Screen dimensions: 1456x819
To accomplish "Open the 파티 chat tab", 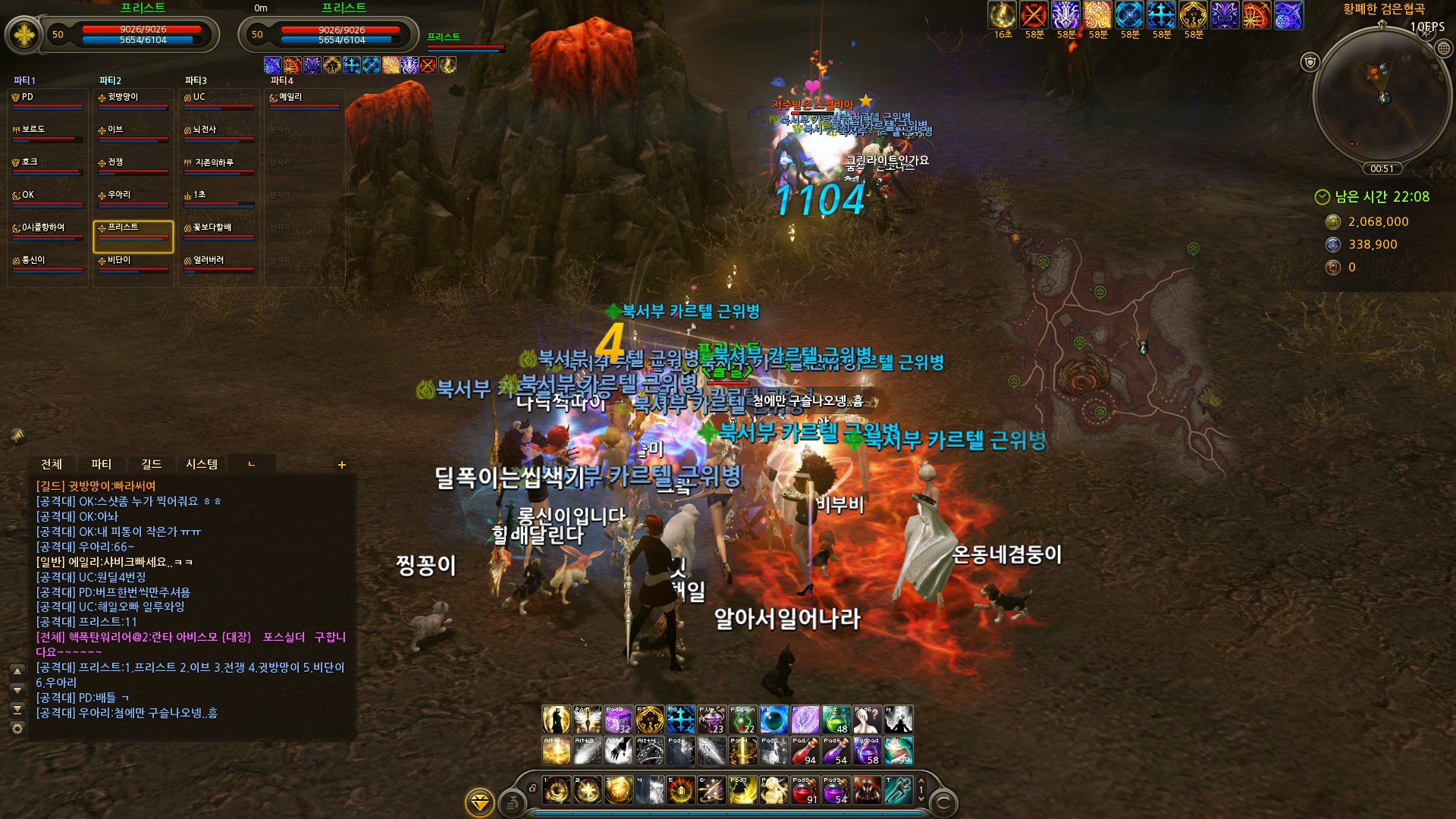I will click(x=101, y=464).
